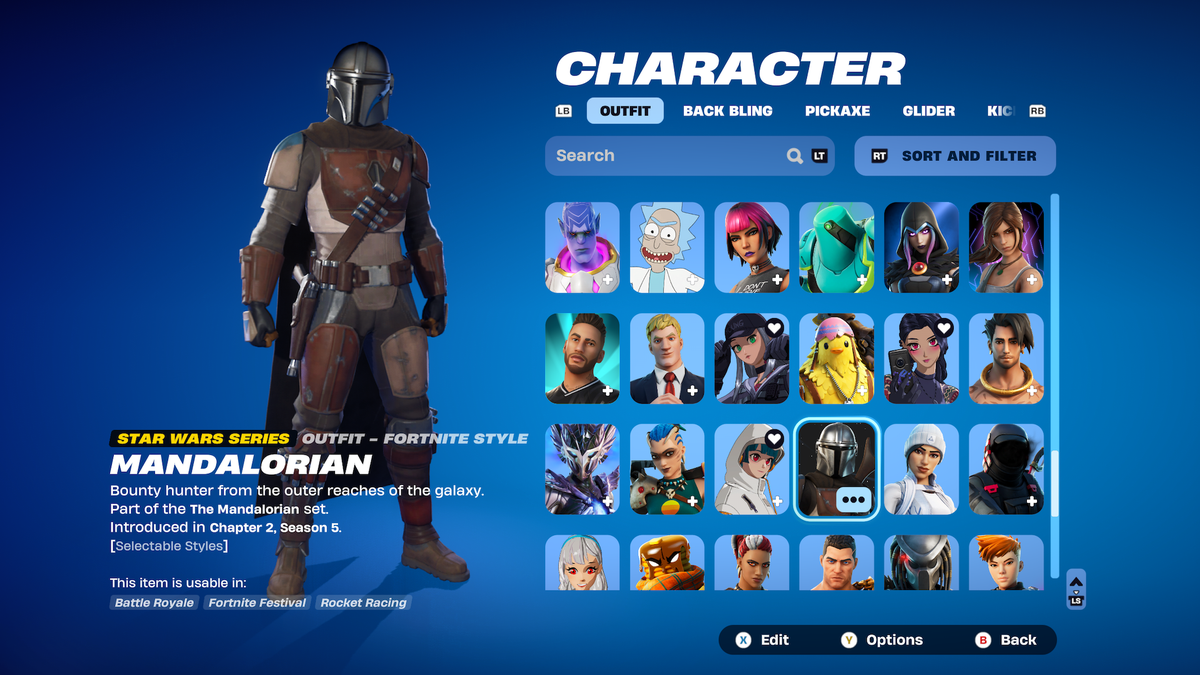
Task: Select the yellow chick outfit
Action: coord(836,358)
